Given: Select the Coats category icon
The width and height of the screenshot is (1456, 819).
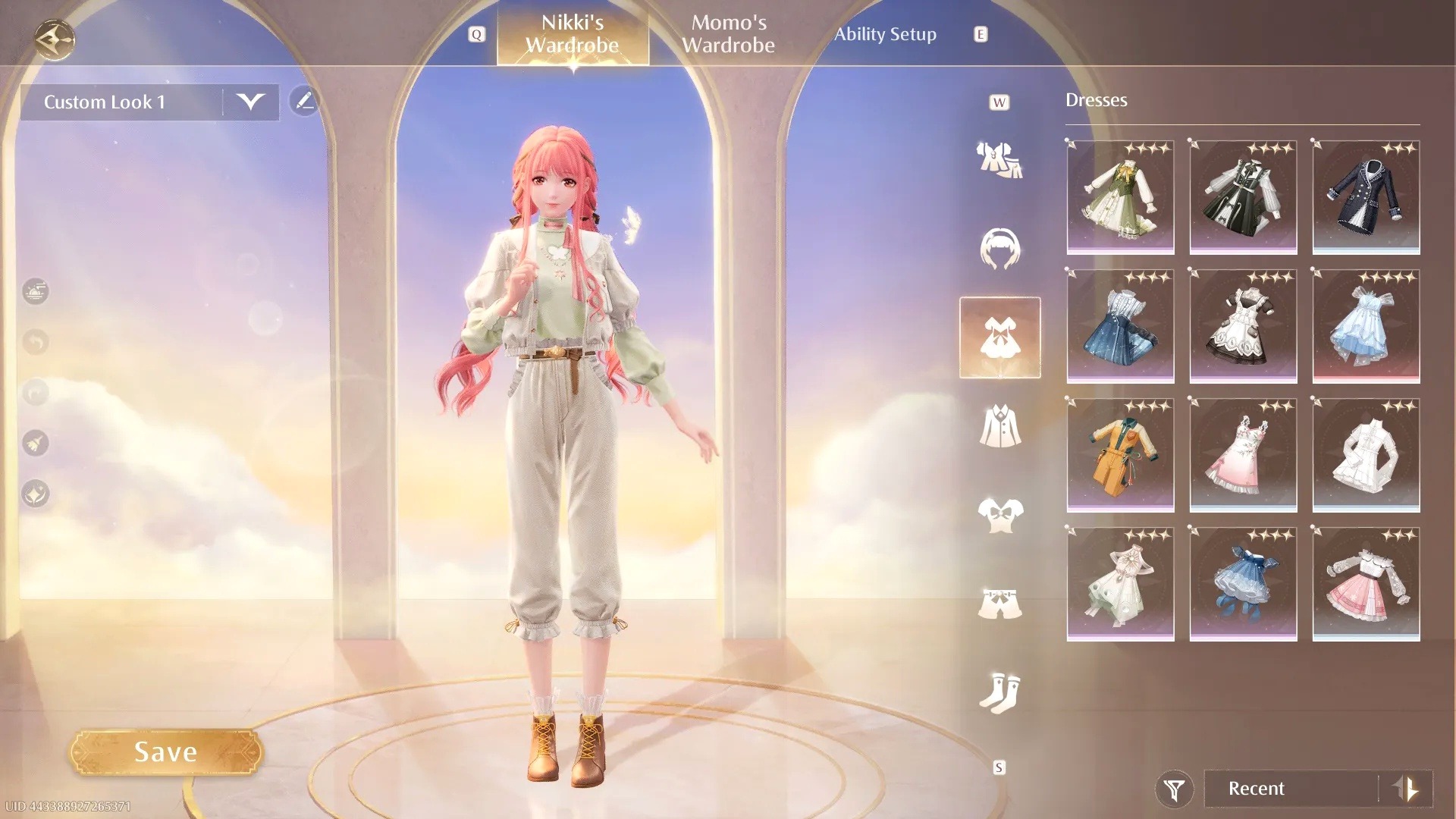Looking at the screenshot, I should [1001, 425].
